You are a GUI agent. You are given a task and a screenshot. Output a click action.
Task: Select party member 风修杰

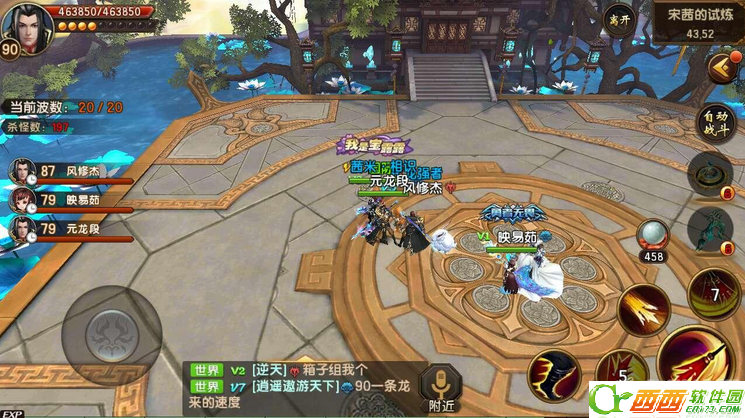coord(68,171)
